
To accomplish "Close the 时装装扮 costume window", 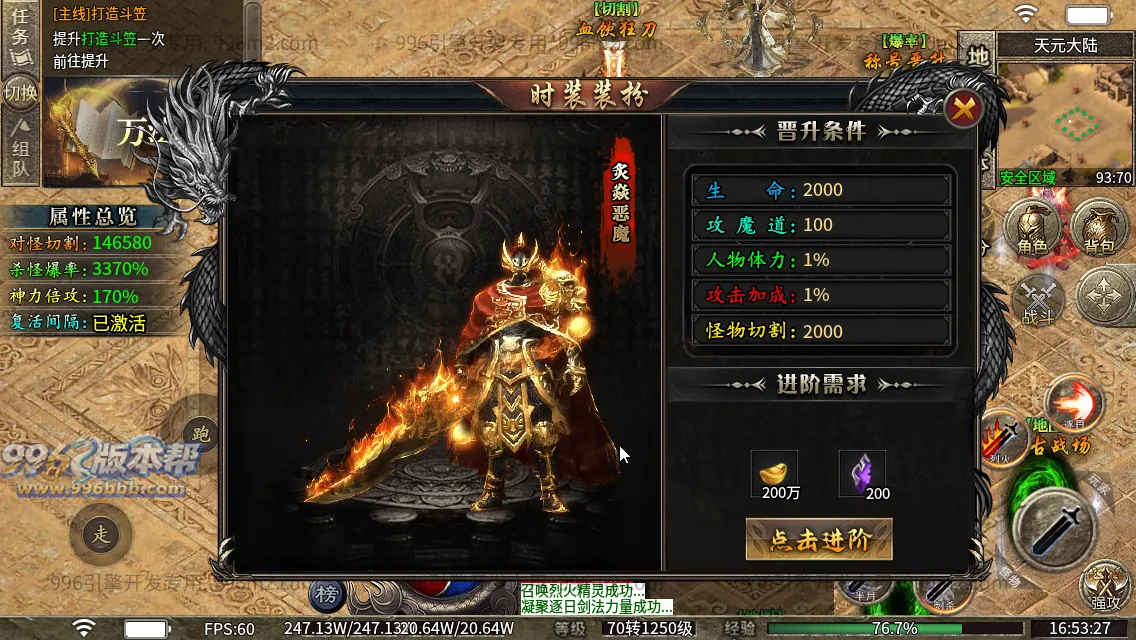I will click(964, 110).
